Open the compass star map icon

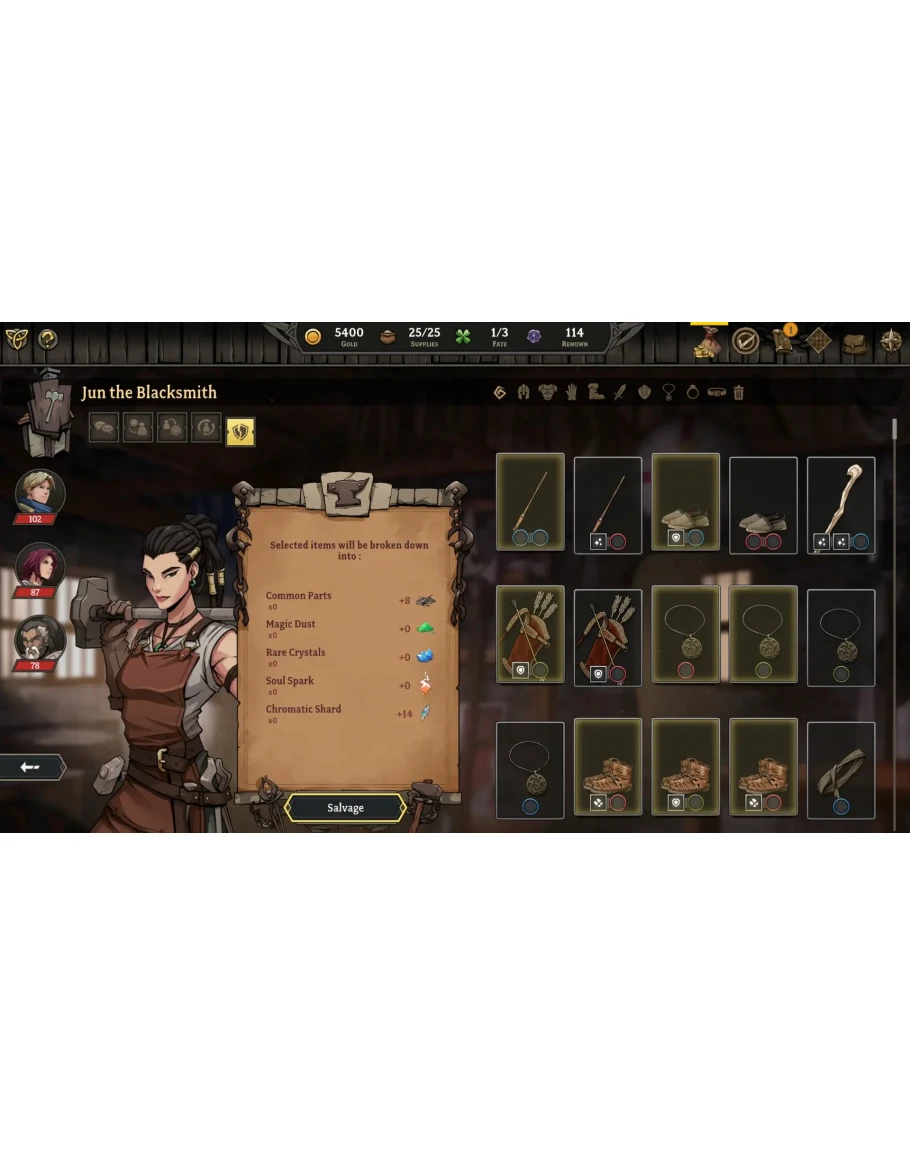coord(890,342)
